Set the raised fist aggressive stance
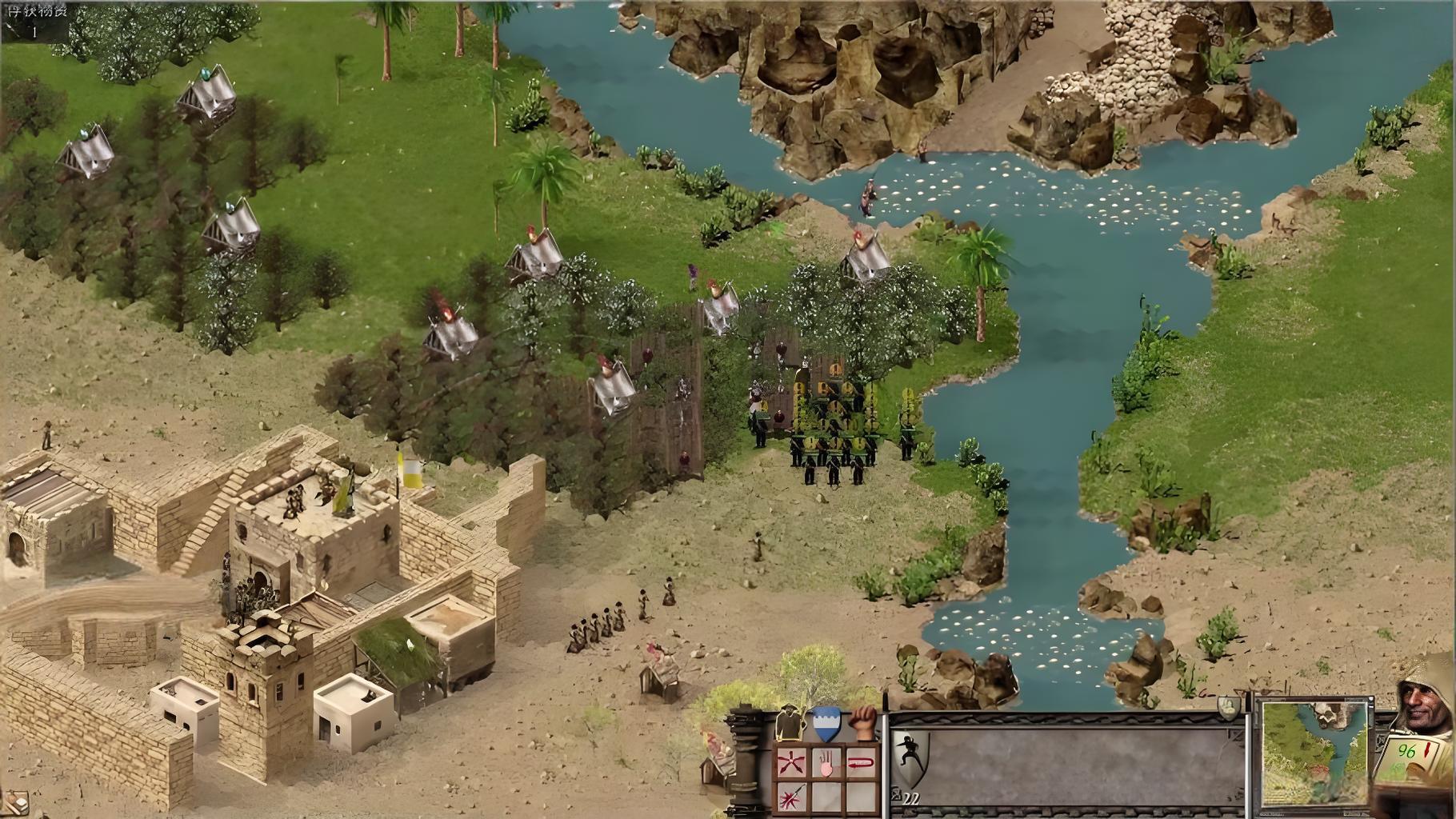The height and width of the screenshot is (819, 1456). point(862,723)
